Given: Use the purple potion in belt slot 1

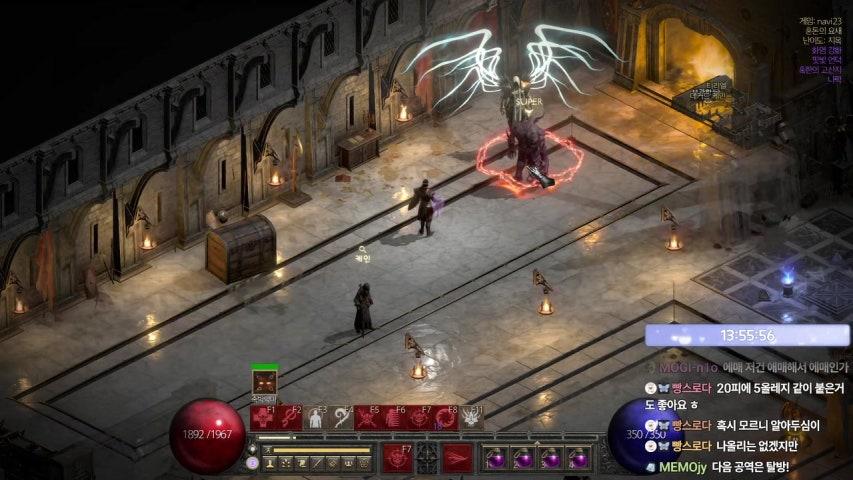Looking at the screenshot, I should pyautogui.click(x=496, y=458).
